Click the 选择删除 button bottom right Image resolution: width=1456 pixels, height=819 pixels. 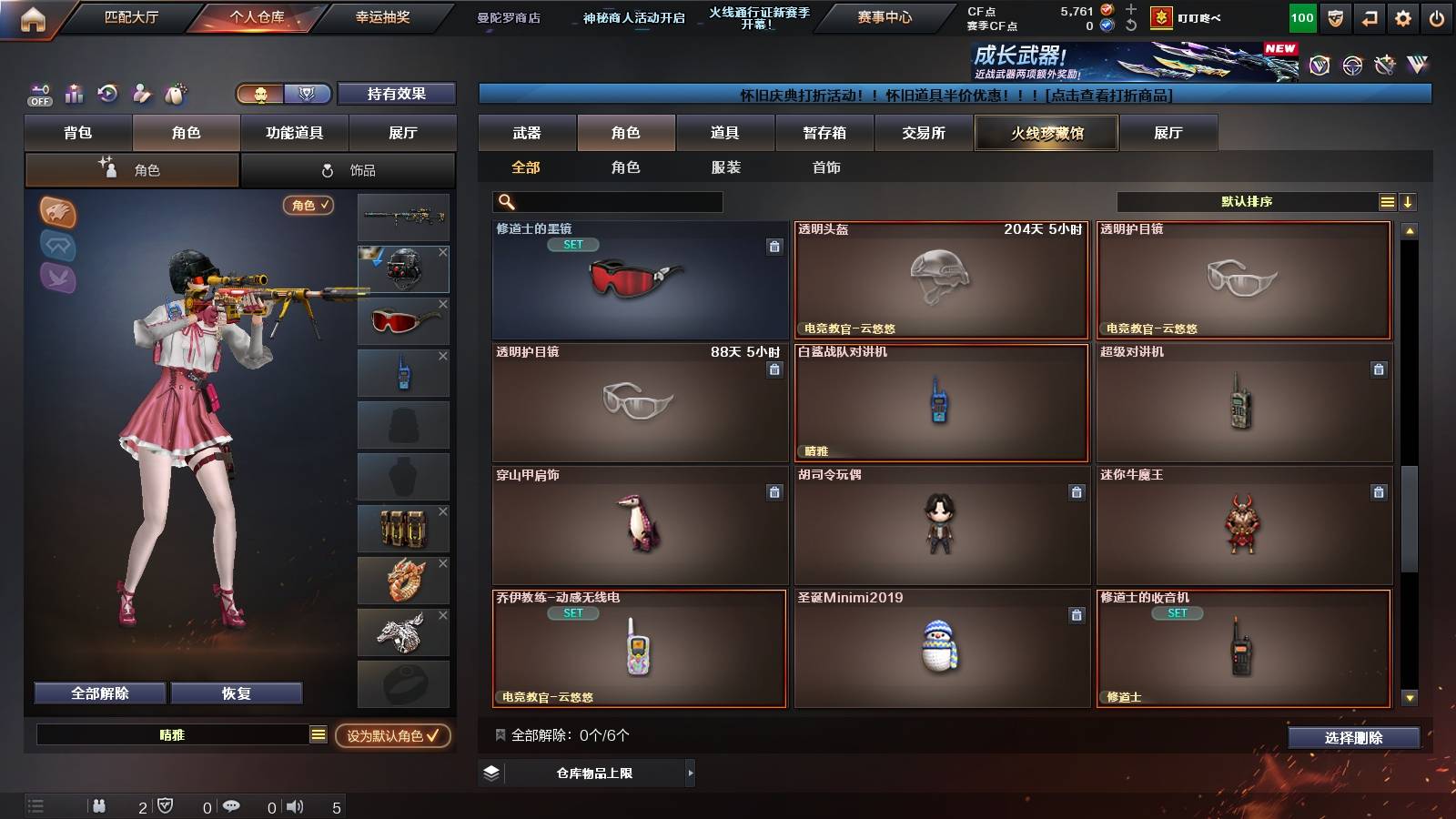(x=1353, y=738)
